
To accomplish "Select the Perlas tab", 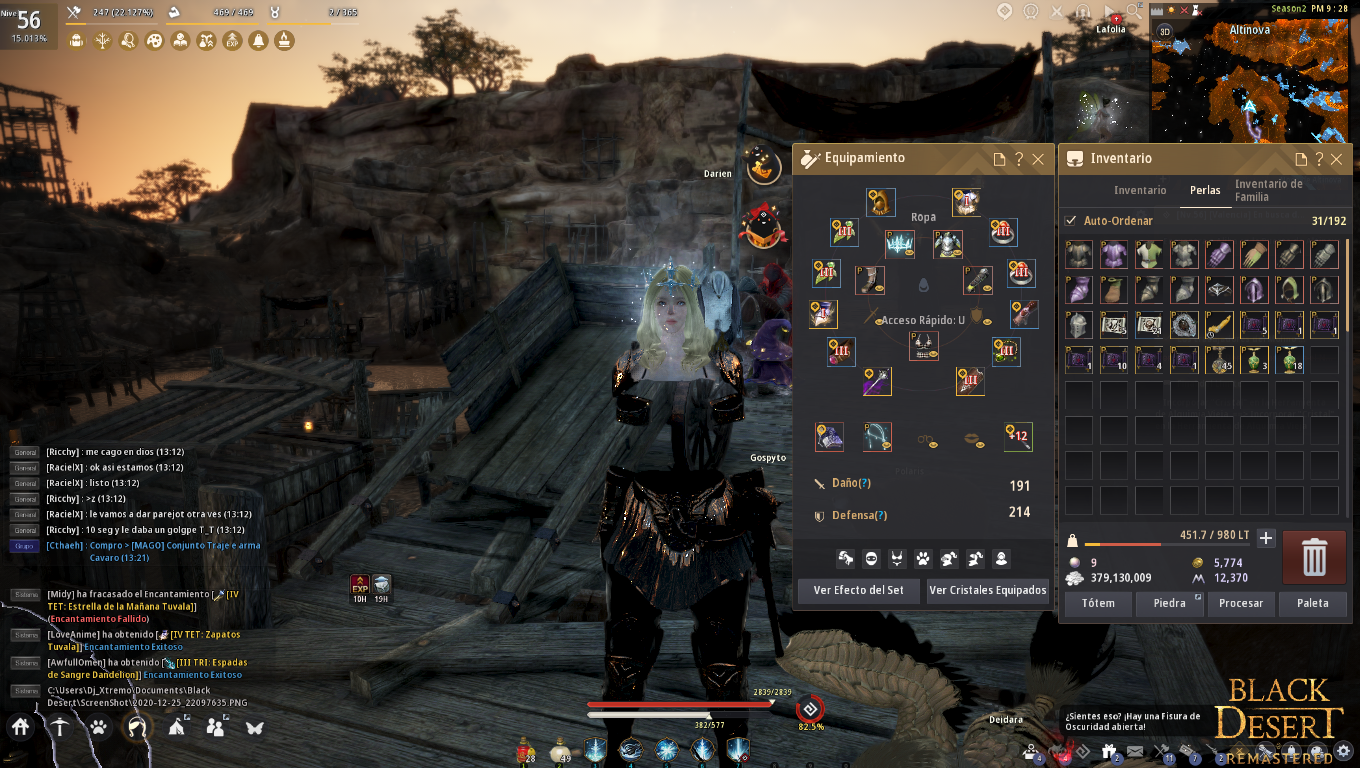I will coord(1205,190).
